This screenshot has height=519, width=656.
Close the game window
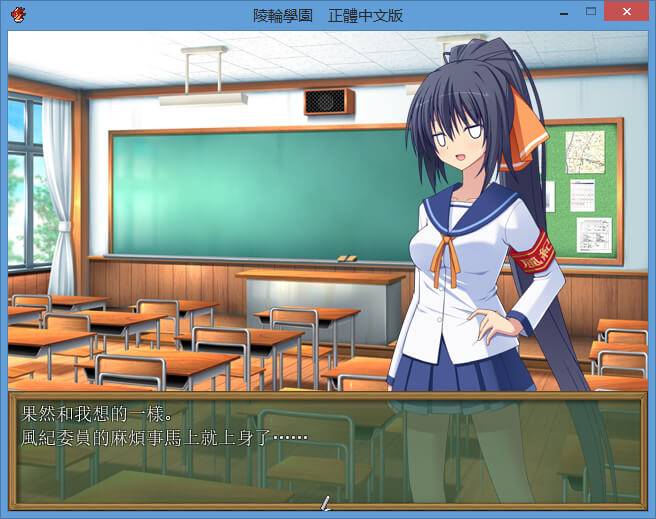coord(627,12)
